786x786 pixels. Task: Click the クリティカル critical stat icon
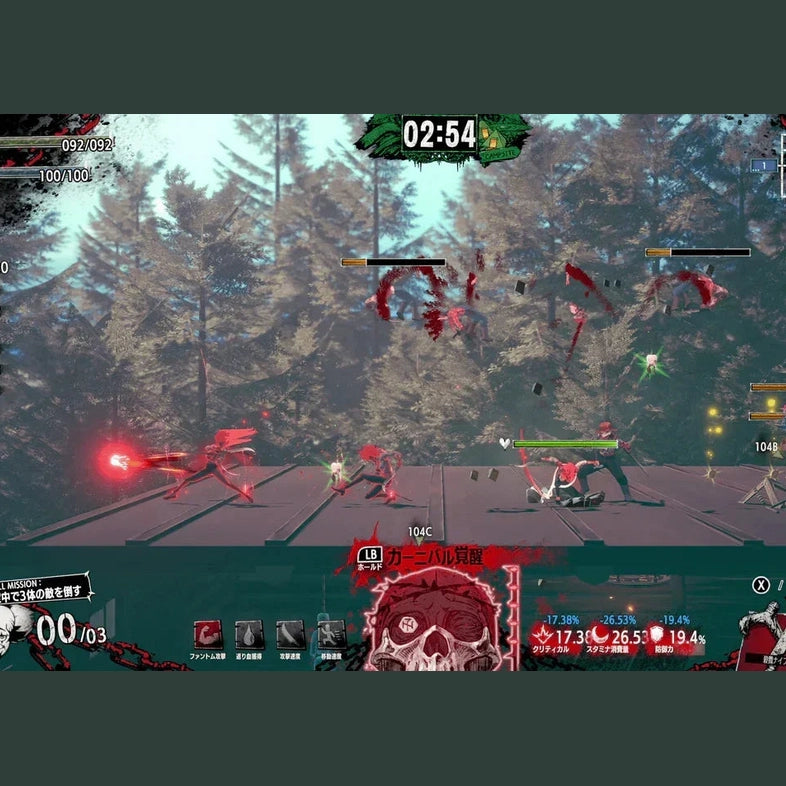(x=543, y=636)
